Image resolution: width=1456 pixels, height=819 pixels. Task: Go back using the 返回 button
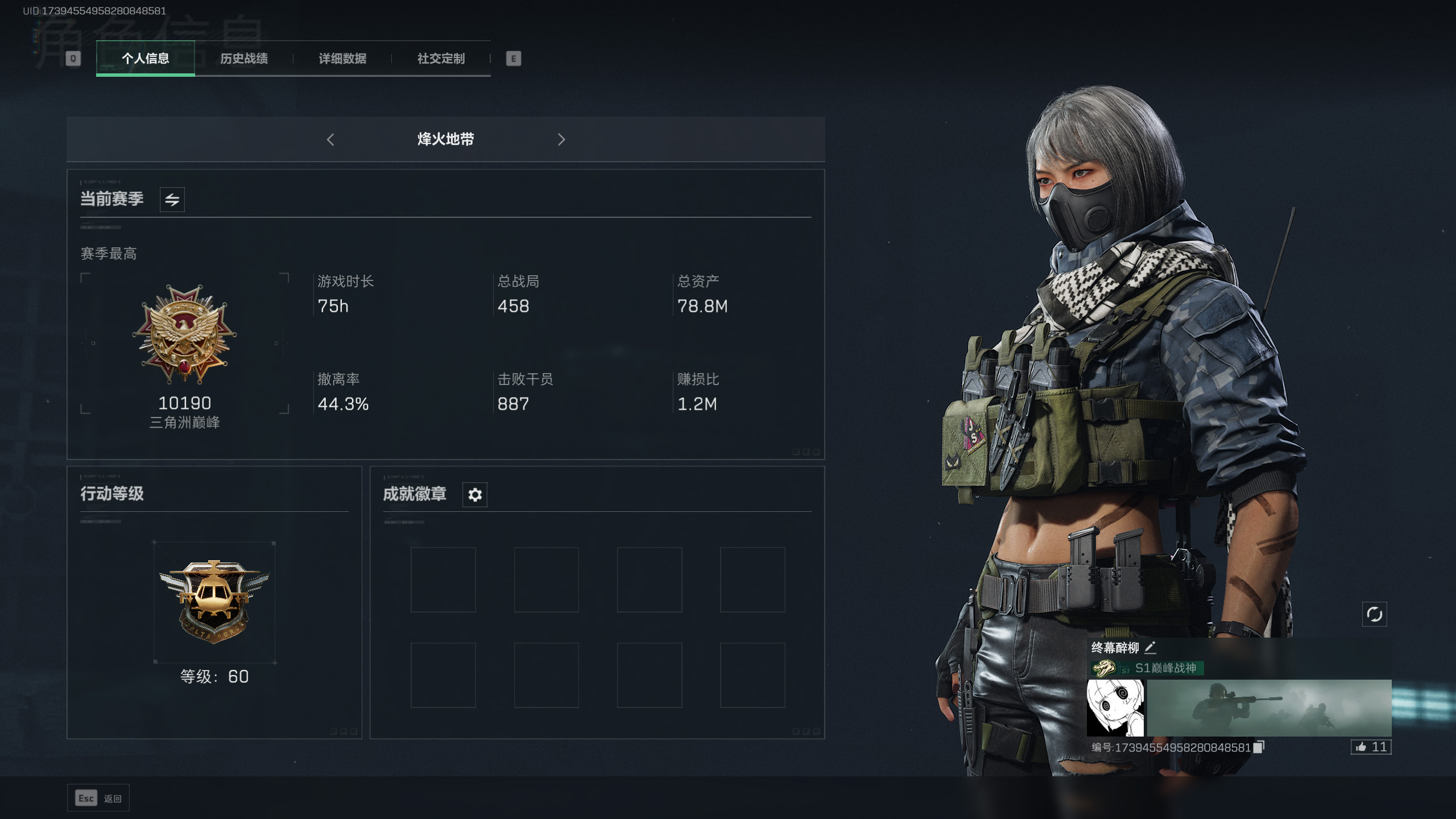pos(98,799)
